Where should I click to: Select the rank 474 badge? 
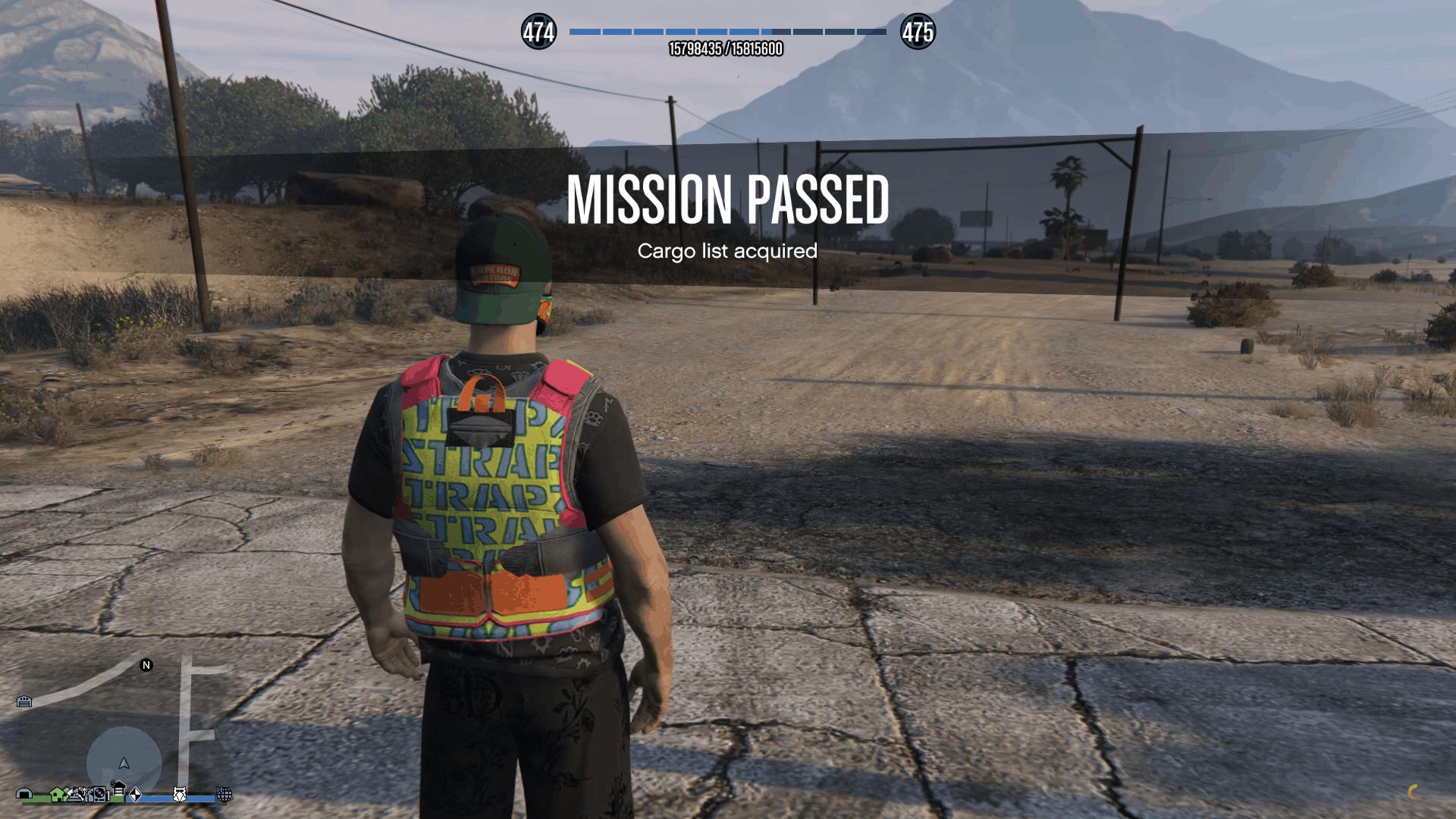point(539,32)
